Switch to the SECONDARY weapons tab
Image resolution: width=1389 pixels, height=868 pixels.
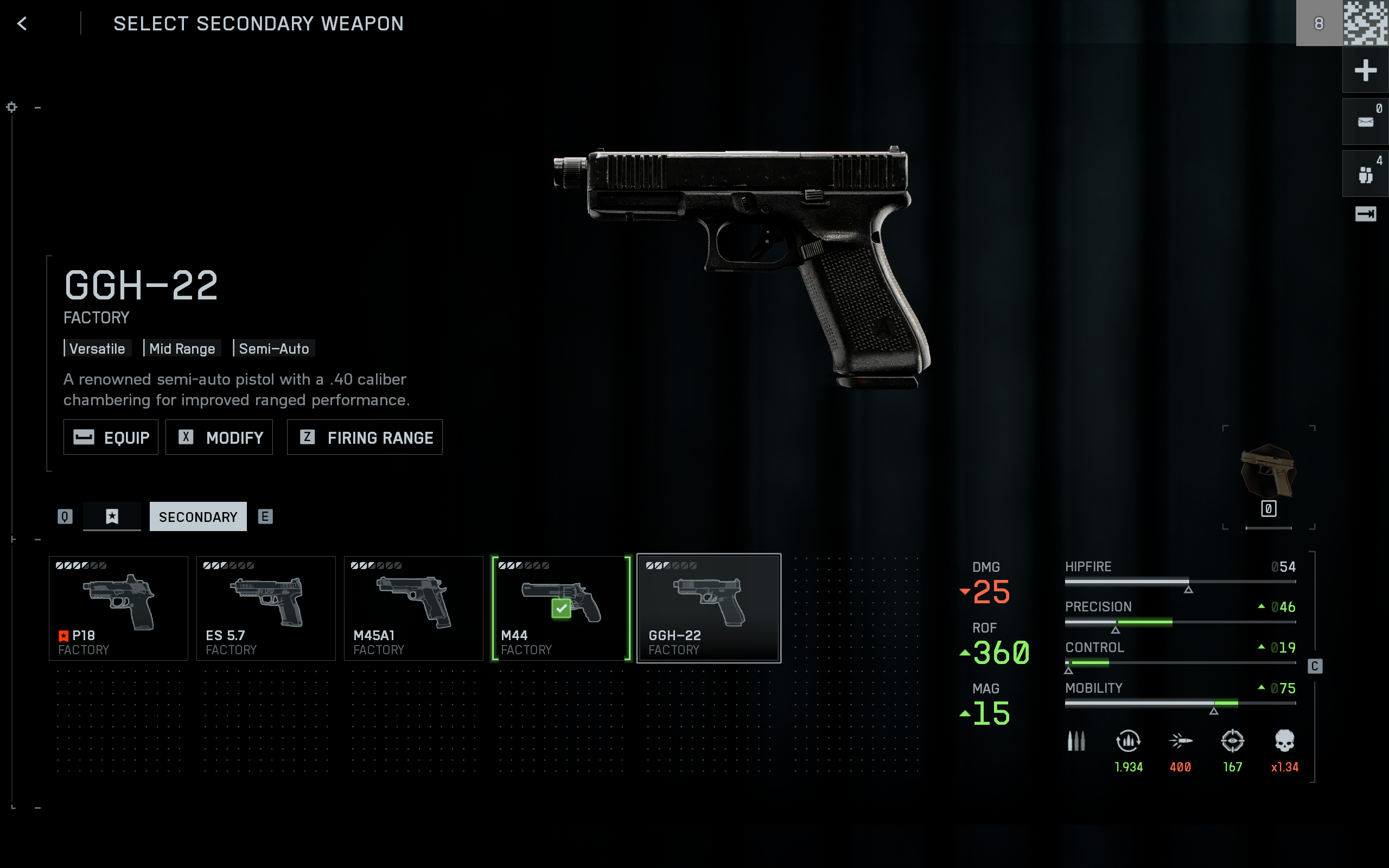coord(198,516)
